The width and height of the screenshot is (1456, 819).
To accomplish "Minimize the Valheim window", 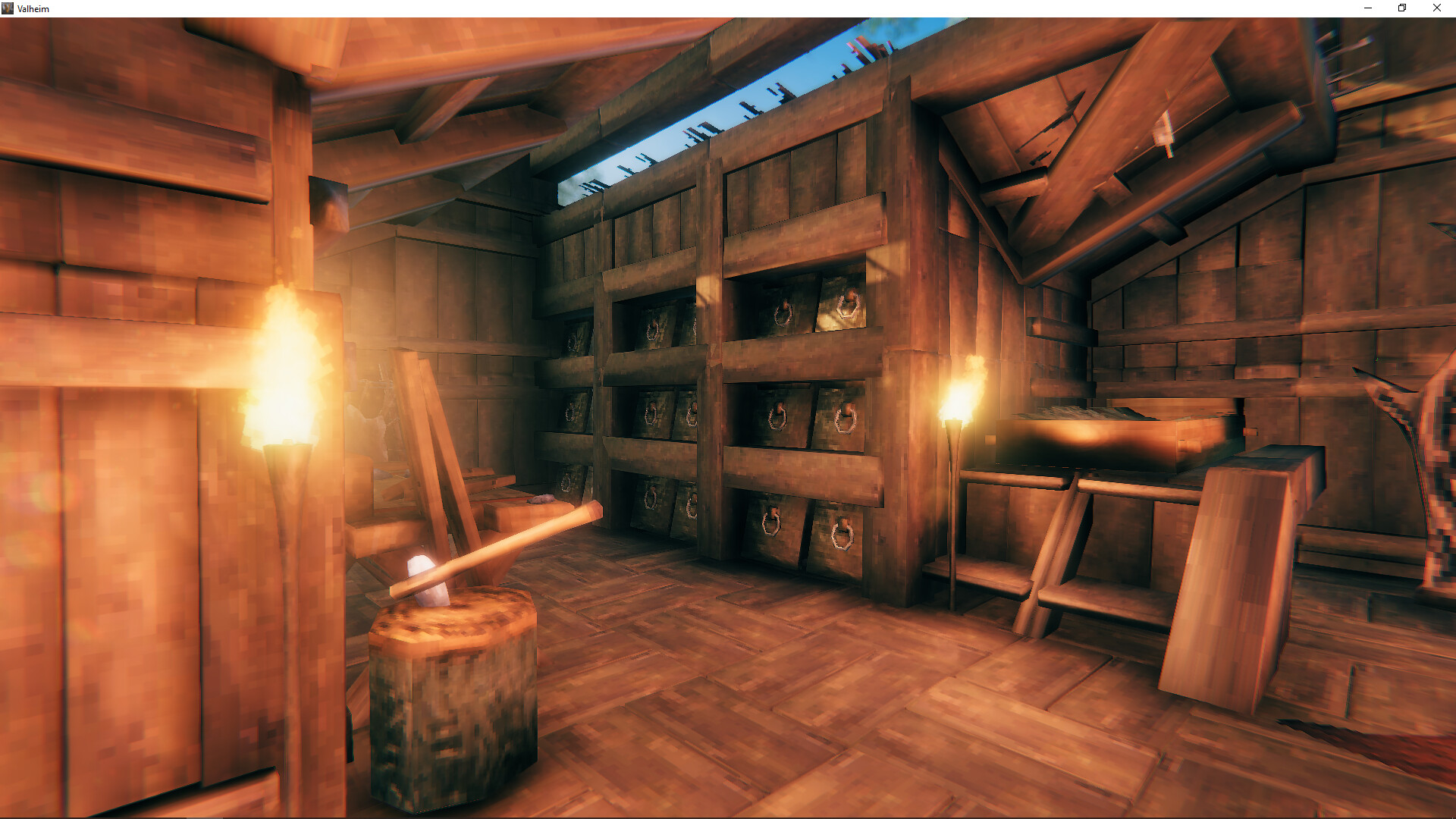I will [1367, 8].
